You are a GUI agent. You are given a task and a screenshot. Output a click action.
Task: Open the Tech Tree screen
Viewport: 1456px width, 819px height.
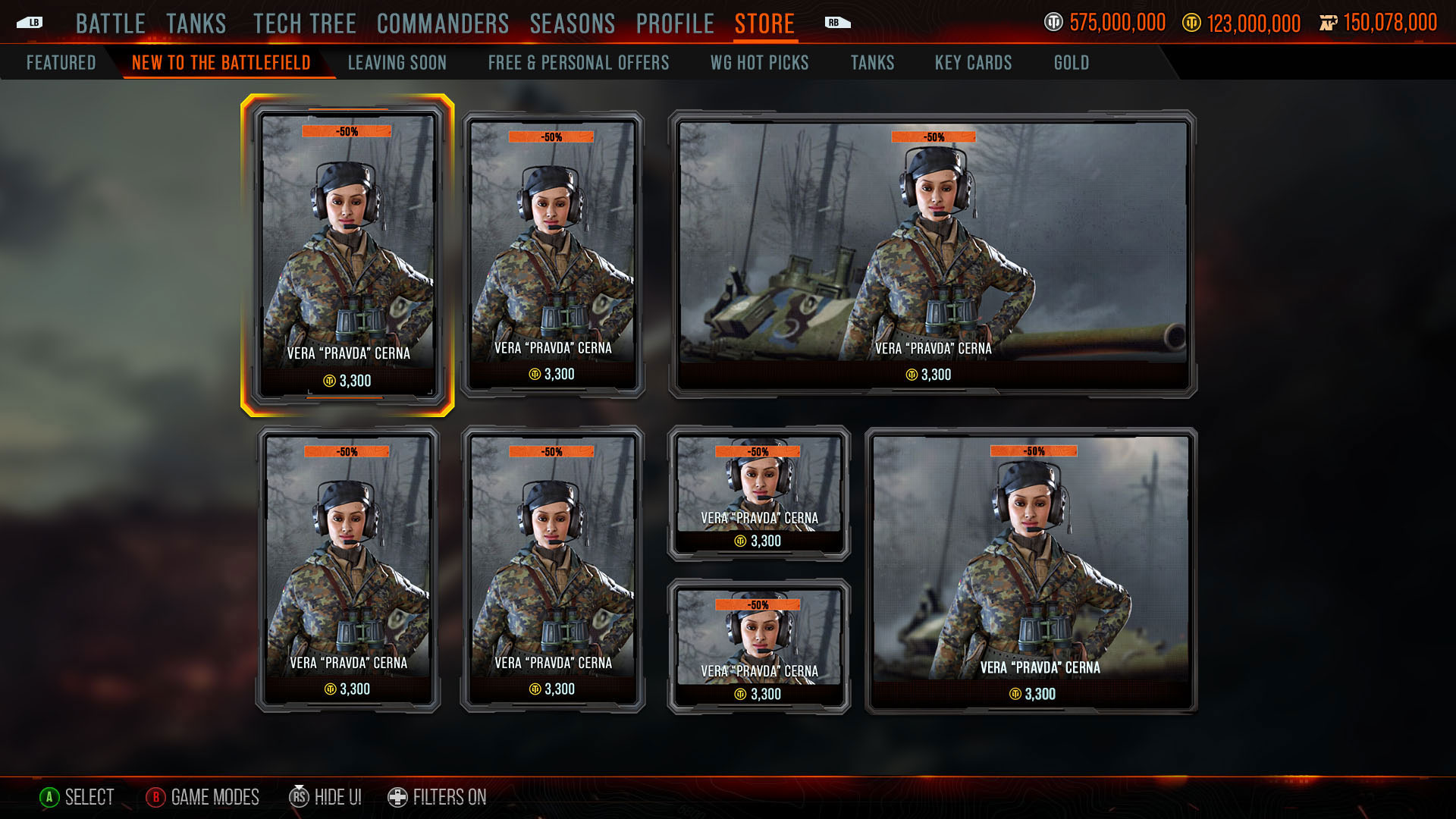(x=304, y=24)
